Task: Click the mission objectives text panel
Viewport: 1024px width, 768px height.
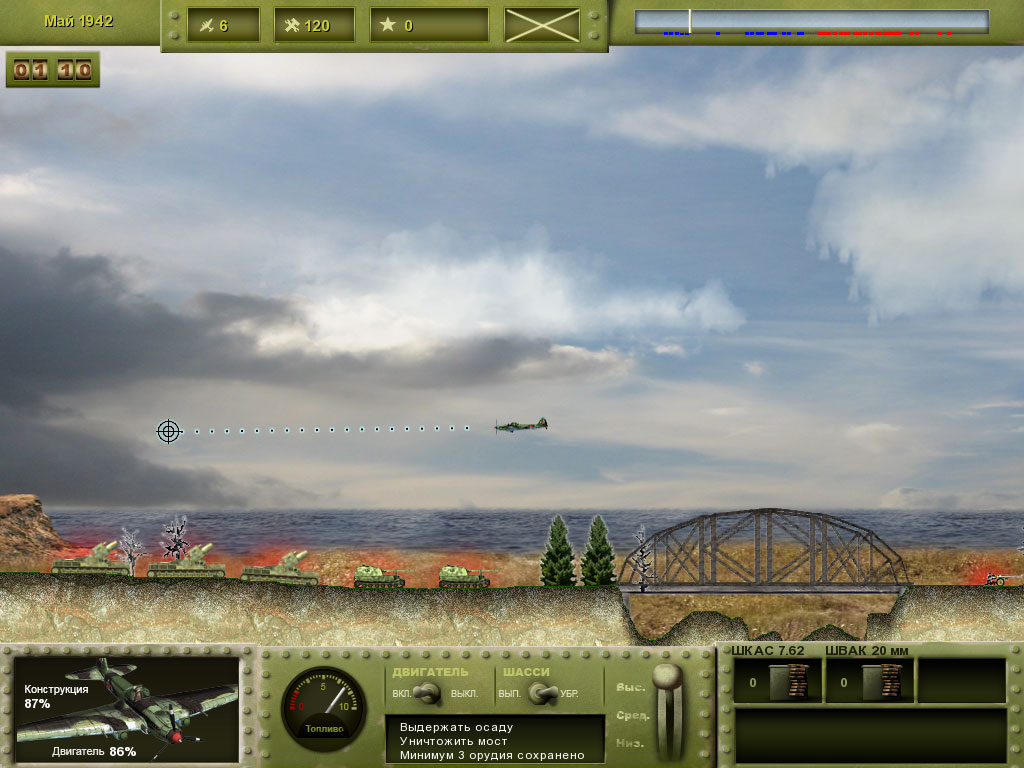Action: point(495,740)
